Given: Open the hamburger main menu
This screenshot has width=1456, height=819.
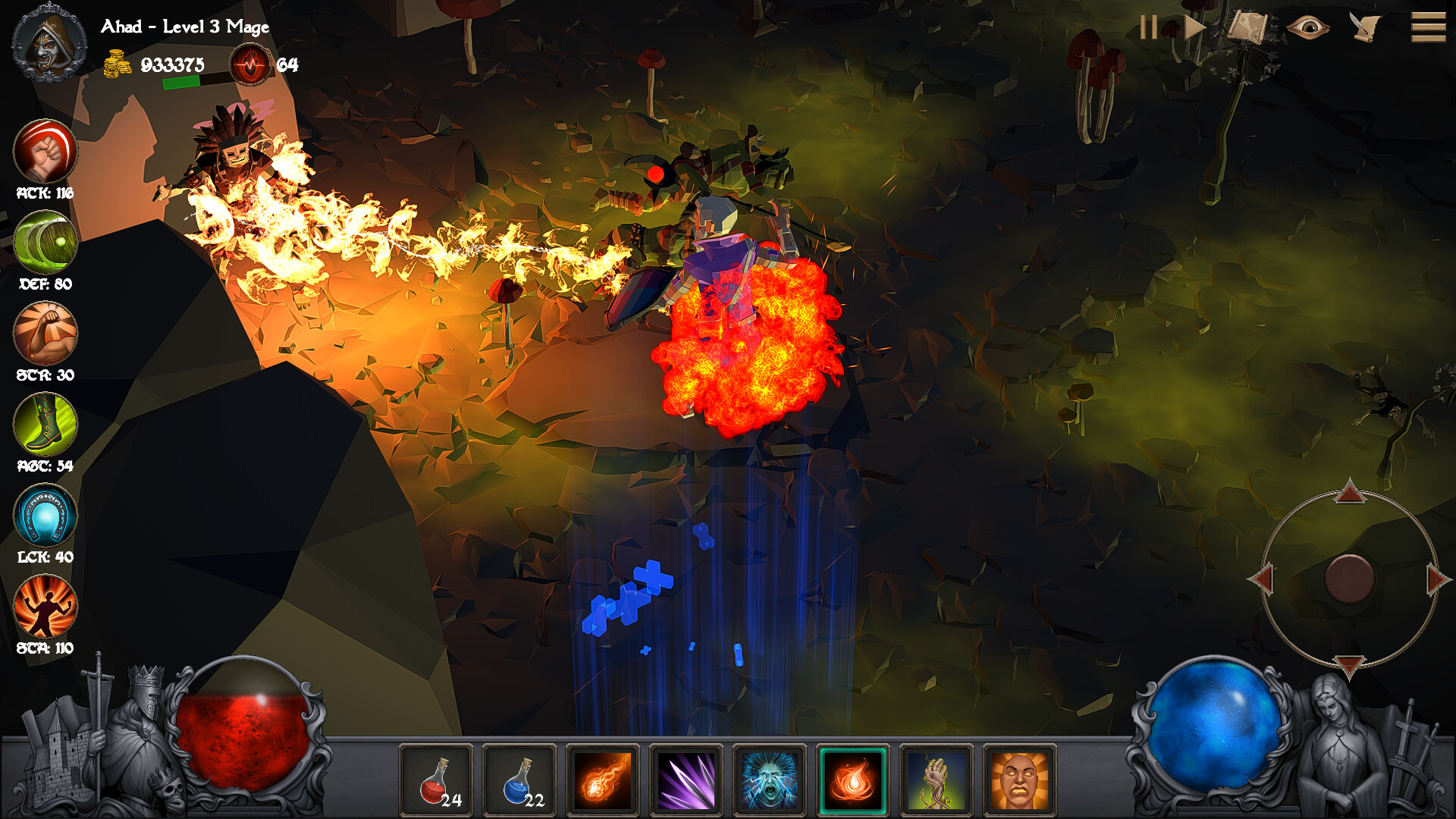Looking at the screenshot, I should point(1428,28).
